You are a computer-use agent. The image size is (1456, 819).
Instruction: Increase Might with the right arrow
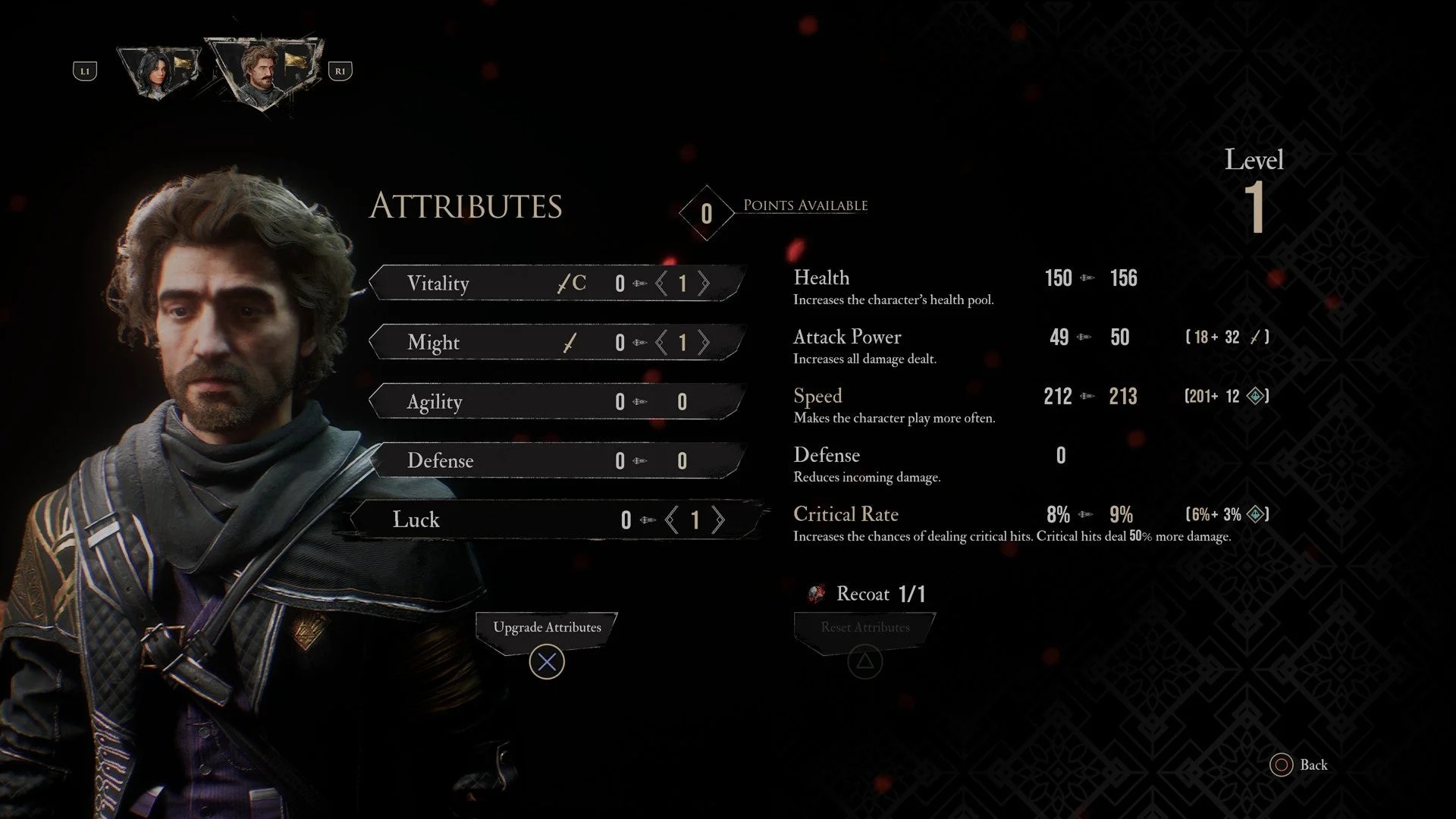pyautogui.click(x=704, y=343)
